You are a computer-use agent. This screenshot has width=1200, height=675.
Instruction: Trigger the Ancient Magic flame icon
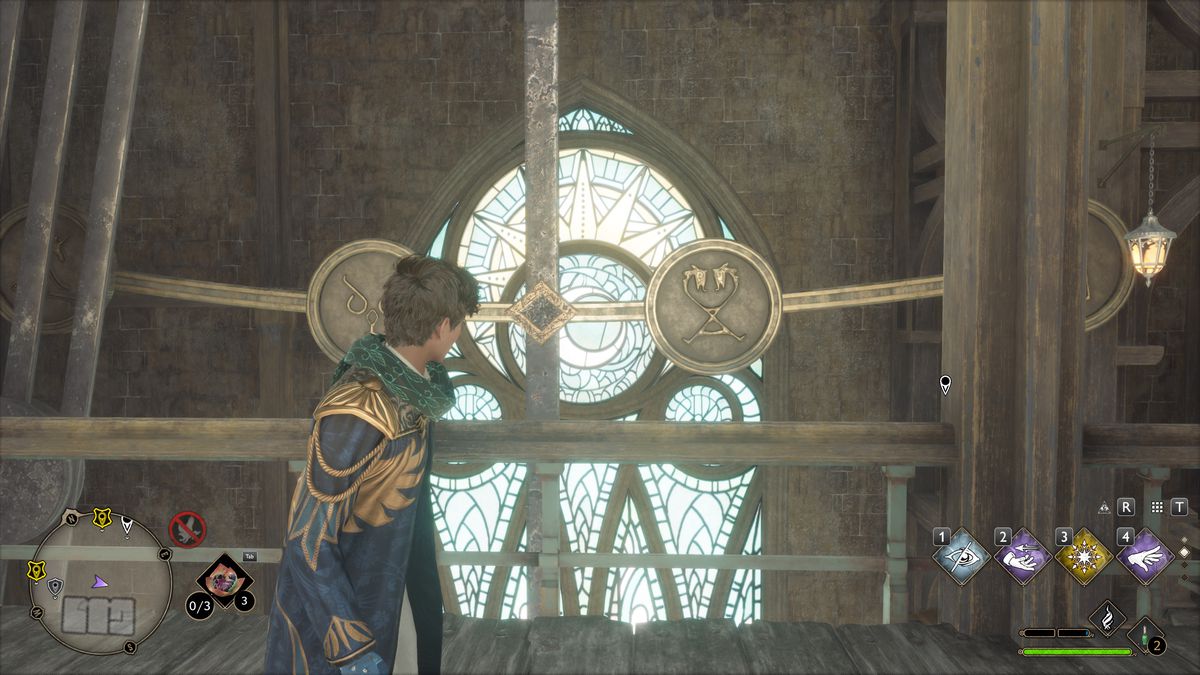(x=1107, y=617)
